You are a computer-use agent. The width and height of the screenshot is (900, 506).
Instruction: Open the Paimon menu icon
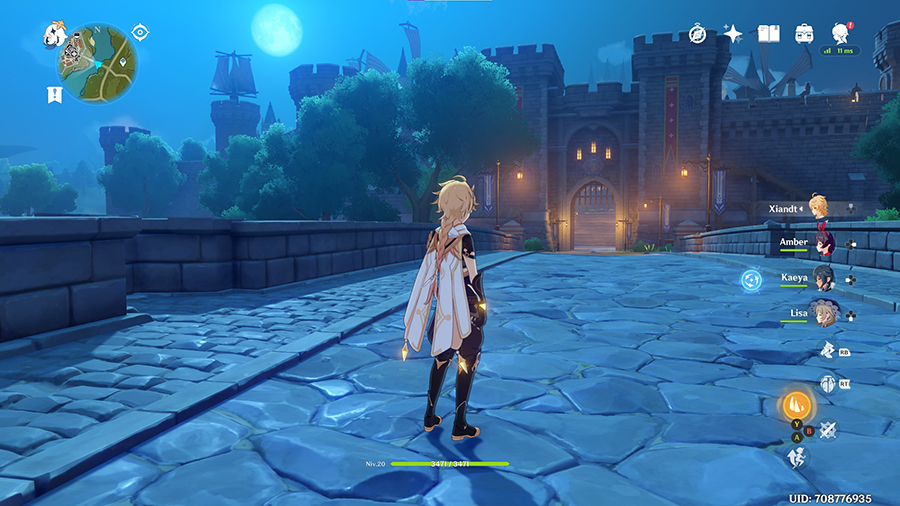coord(54,35)
